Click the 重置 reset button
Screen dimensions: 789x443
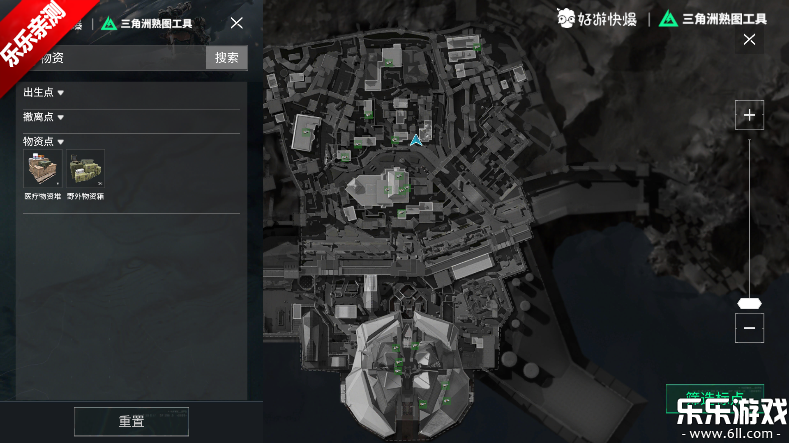pyautogui.click(x=131, y=421)
